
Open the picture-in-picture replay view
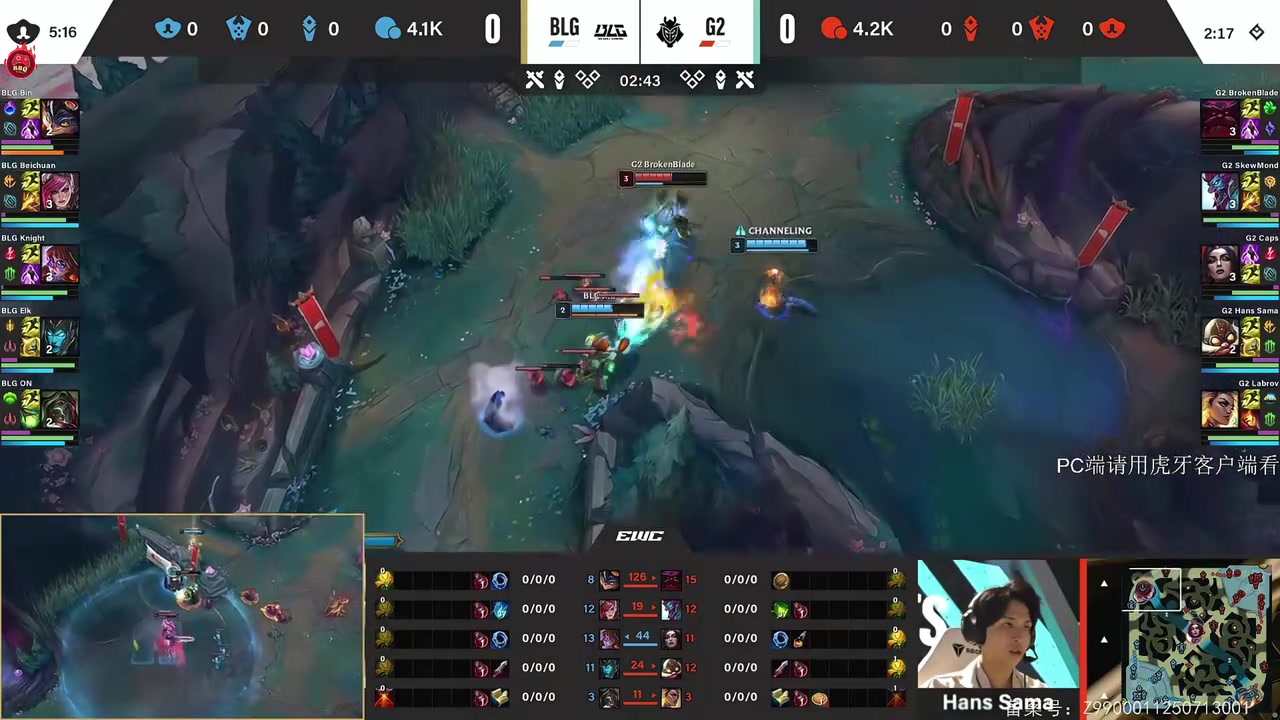(182, 616)
